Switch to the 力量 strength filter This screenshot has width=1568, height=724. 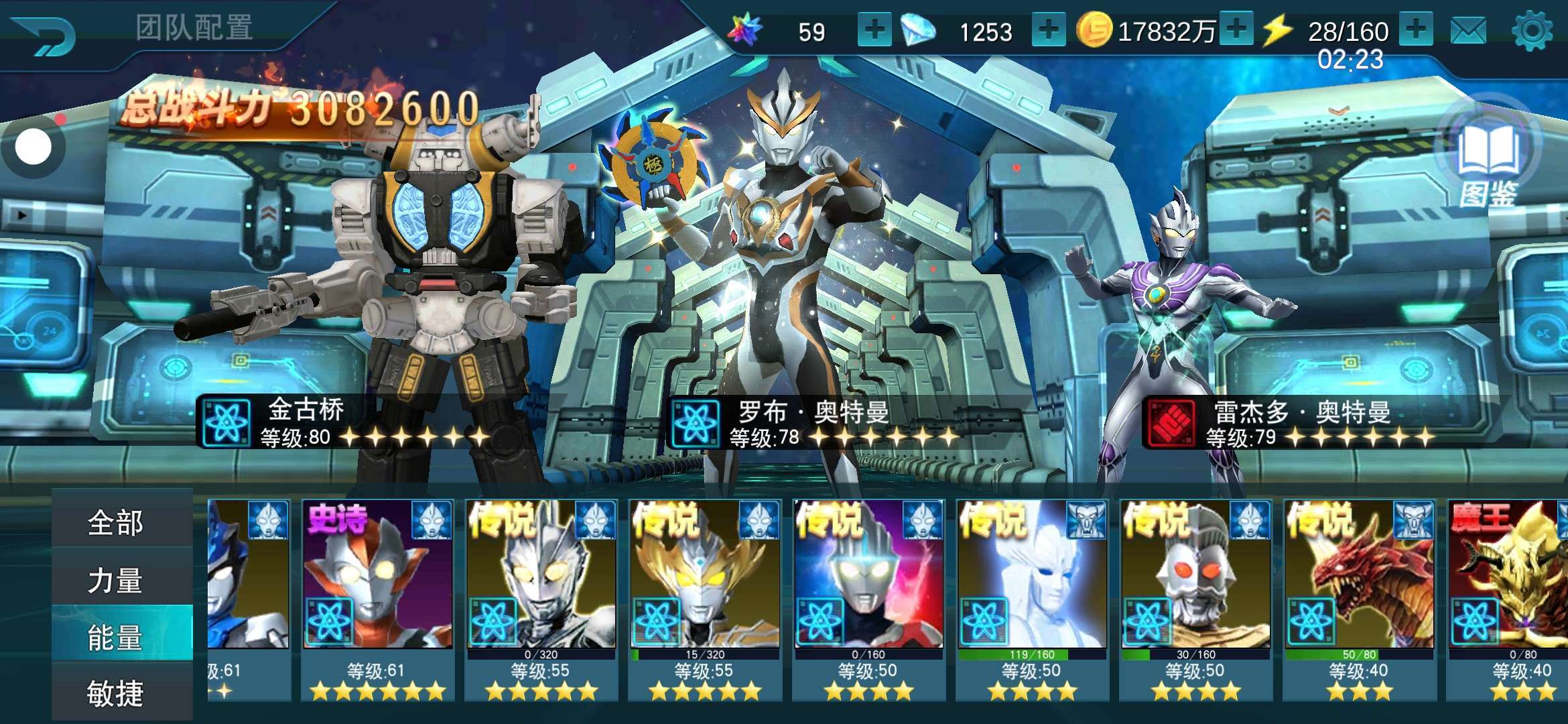(x=115, y=580)
